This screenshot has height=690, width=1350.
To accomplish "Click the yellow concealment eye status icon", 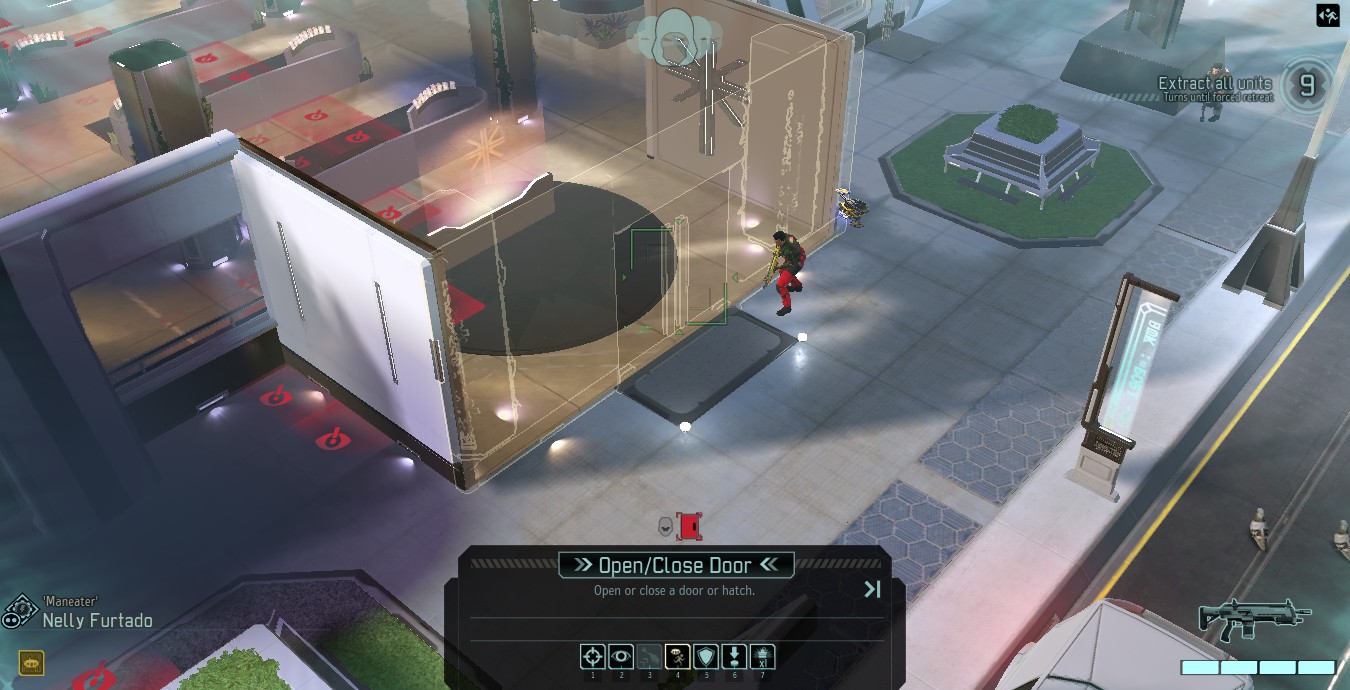I will (x=30, y=662).
